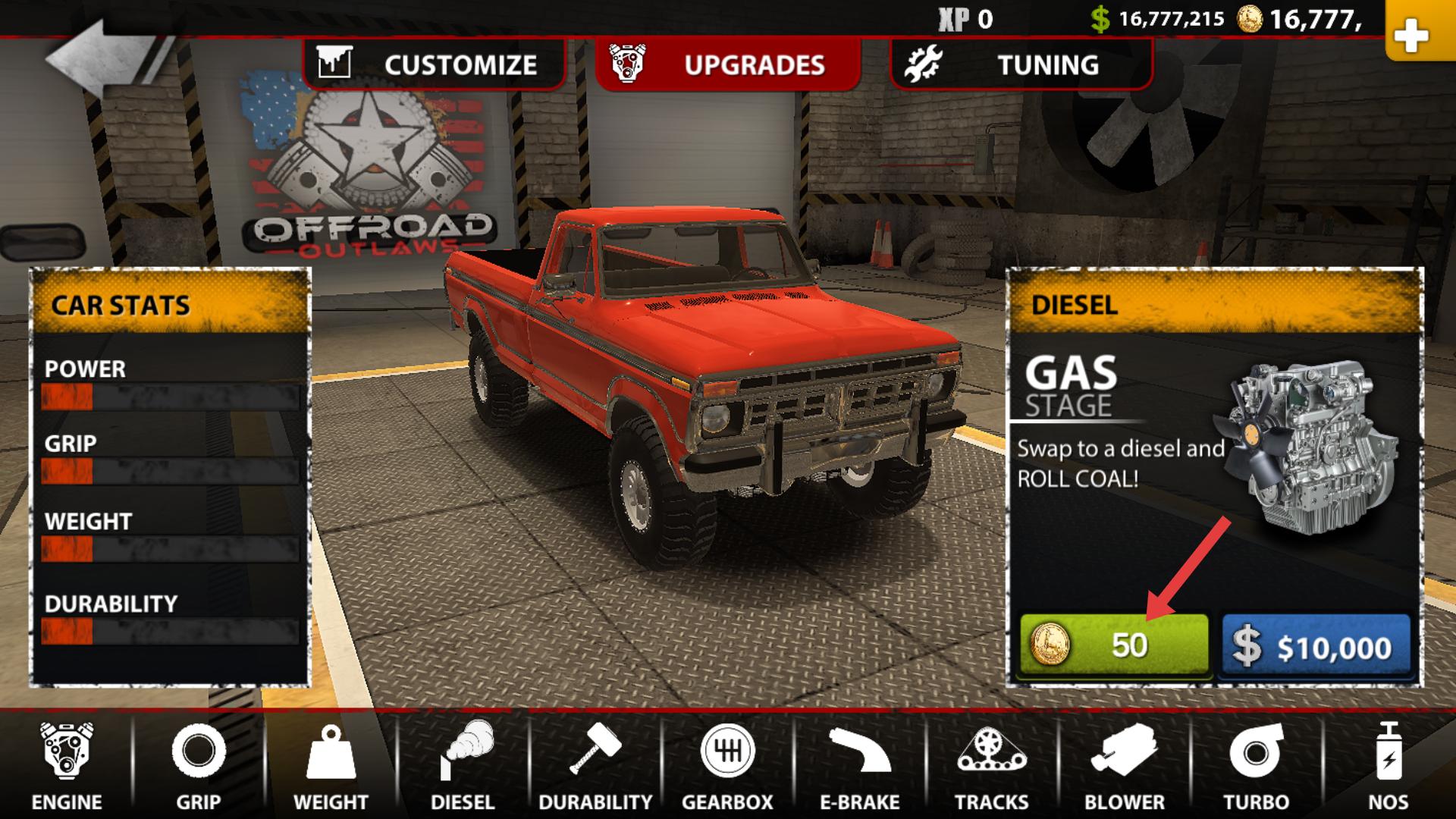1456x819 pixels.
Task: Open the Customize tab
Action: [434, 64]
